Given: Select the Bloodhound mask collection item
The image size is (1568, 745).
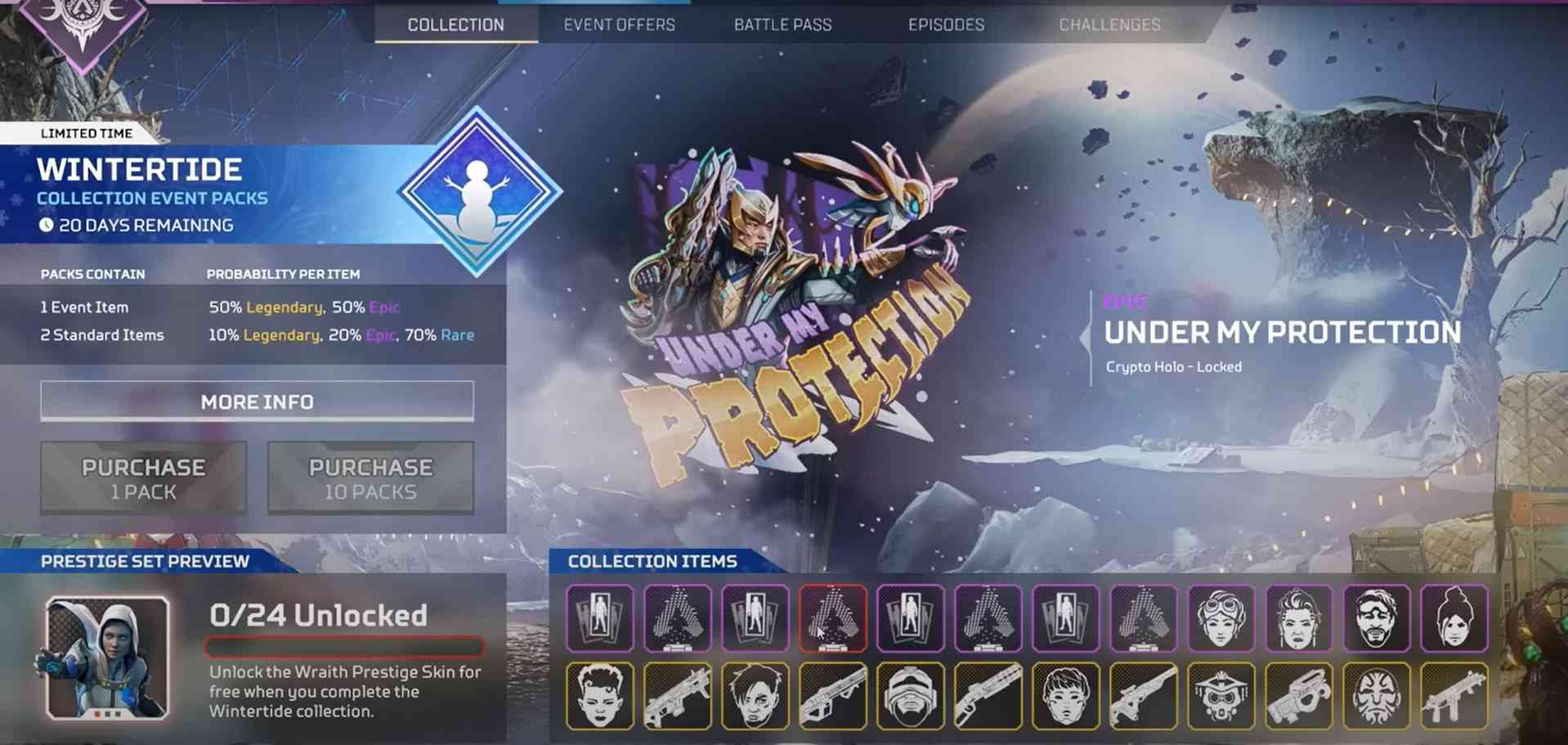Looking at the screenshot, I should [x=1221, y=696].
